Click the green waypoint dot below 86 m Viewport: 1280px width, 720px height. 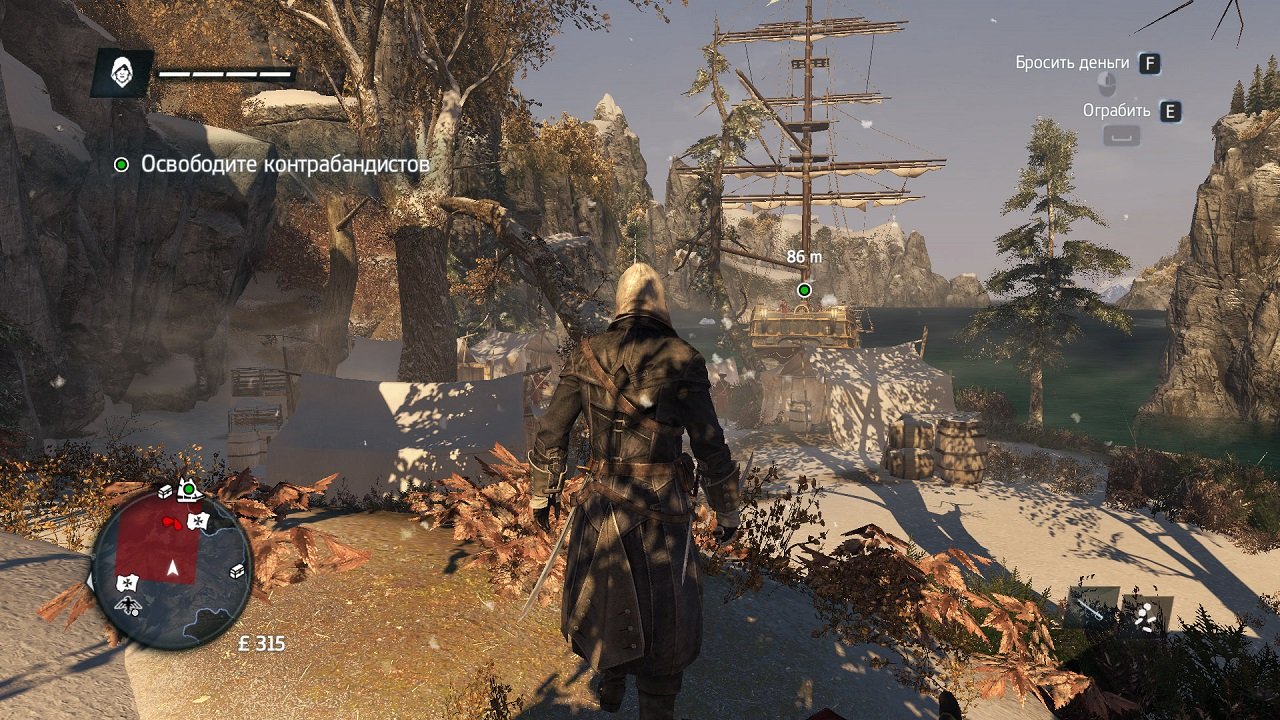point(806,289)
